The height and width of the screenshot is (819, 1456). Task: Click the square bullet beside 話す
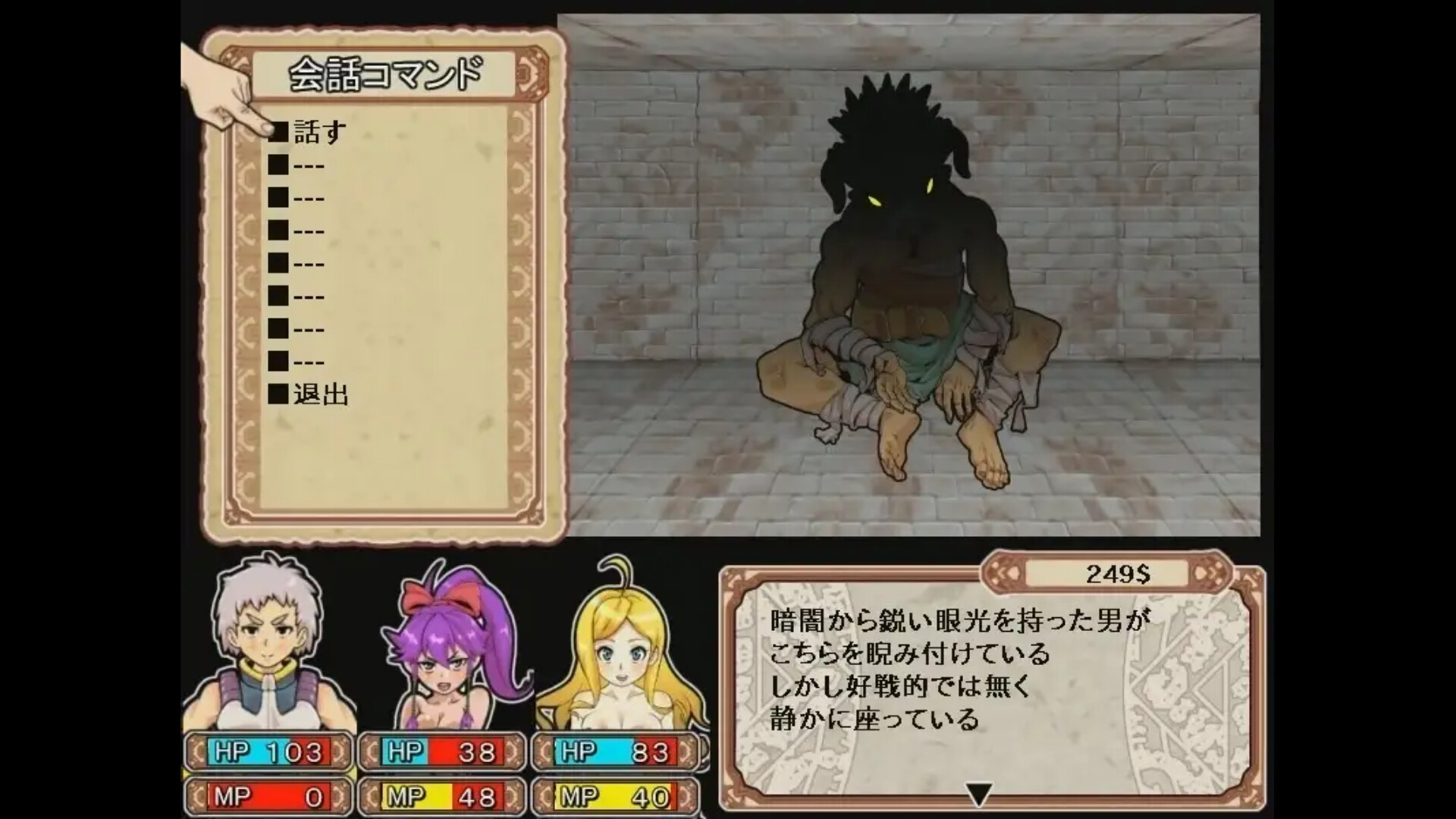pos(277,131)
